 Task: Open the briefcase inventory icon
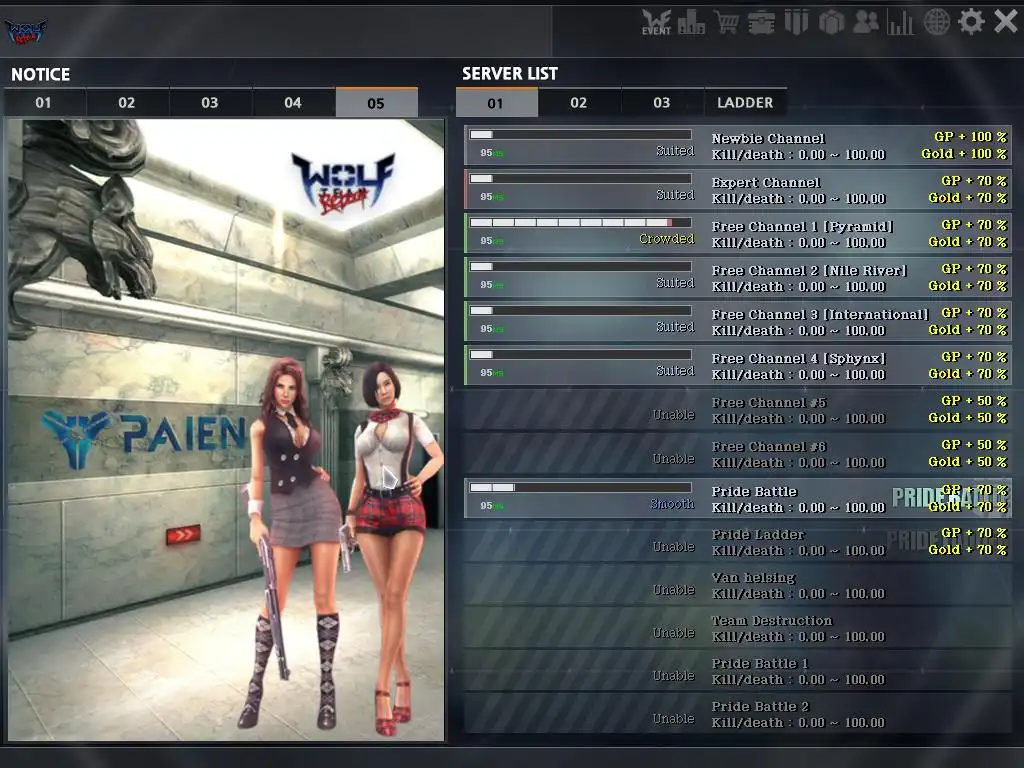click(x=761, y=22)
